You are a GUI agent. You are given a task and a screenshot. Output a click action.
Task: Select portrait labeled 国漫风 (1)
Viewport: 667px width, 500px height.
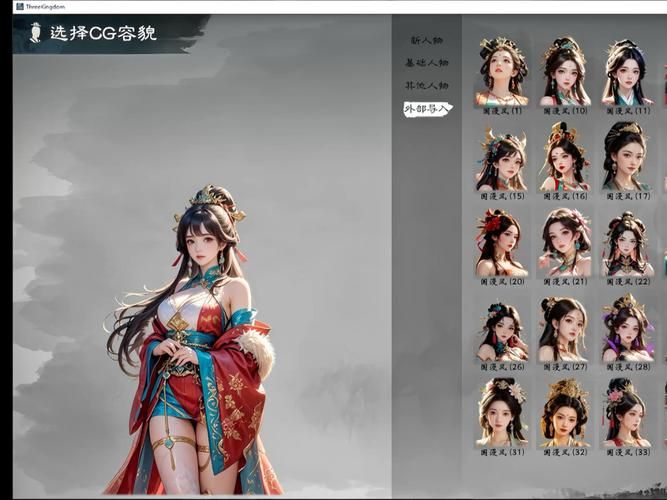[501, 72]
